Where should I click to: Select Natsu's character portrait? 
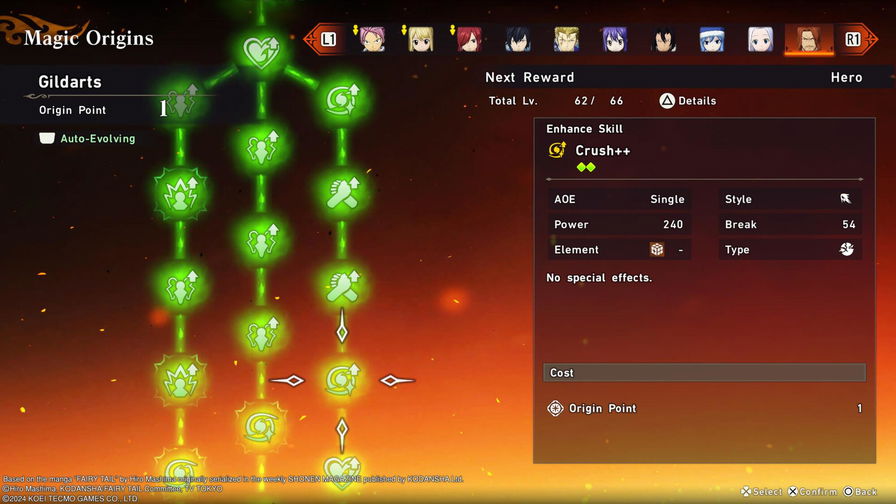click(372, 39)
